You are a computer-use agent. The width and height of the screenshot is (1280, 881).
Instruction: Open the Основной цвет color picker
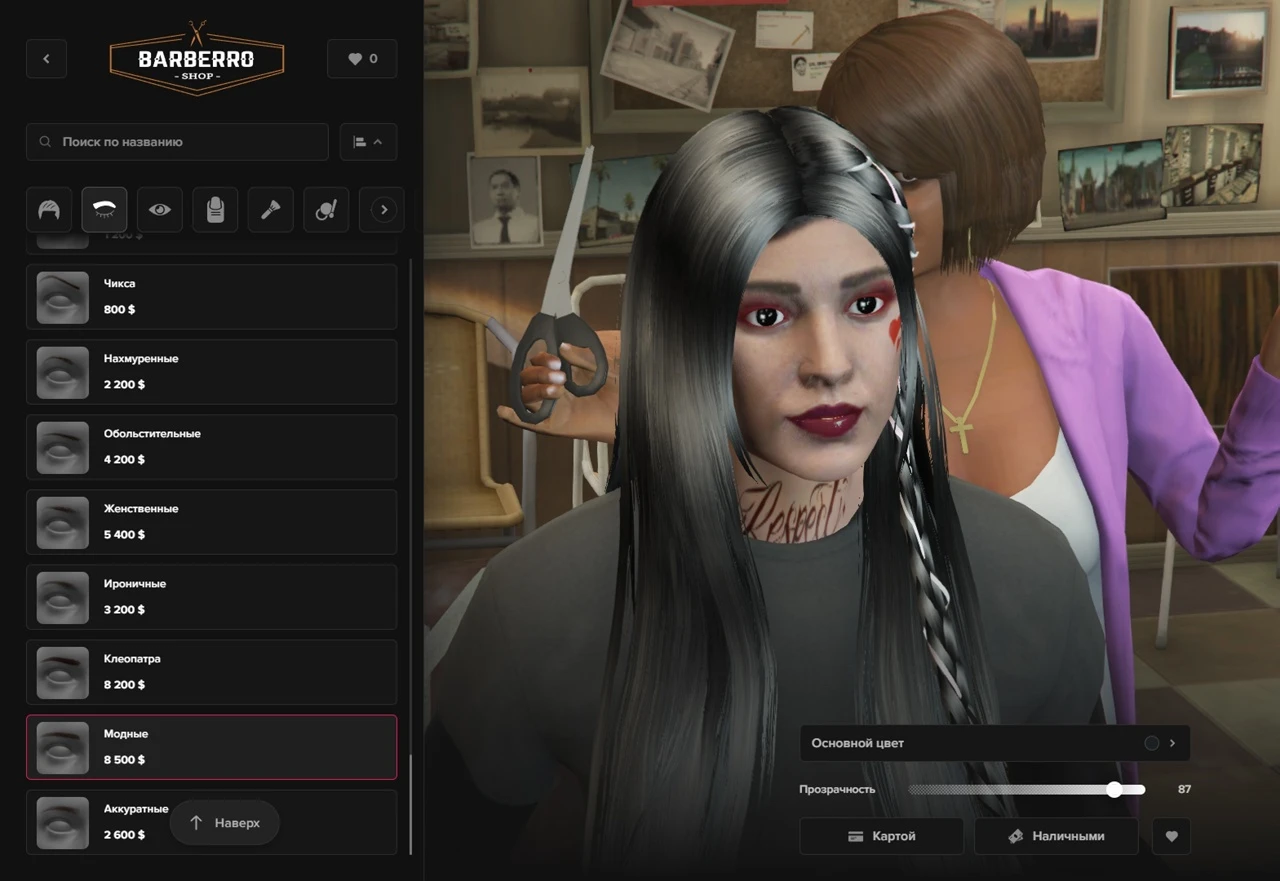click(x=994, y=743)
